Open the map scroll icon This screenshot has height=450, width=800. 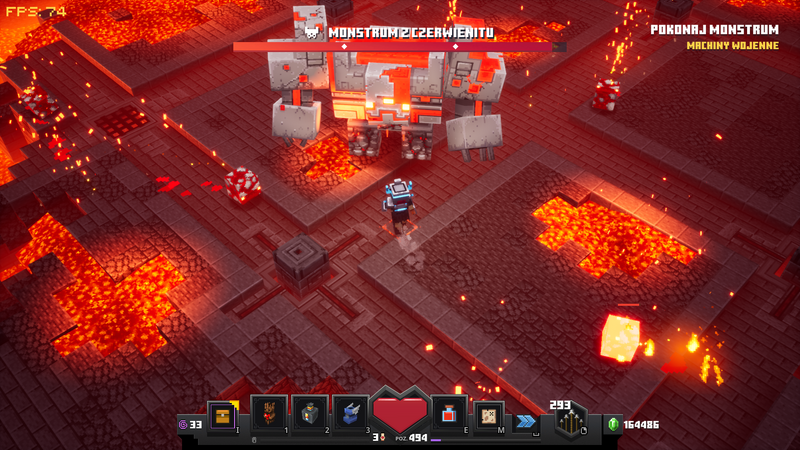pyautogui.click(x=488, y=413)
